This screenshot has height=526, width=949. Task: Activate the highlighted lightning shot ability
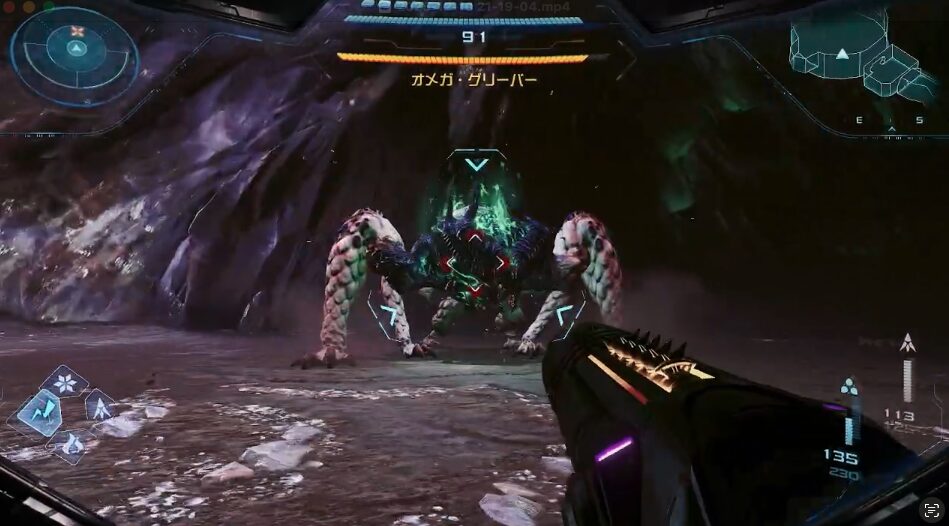(38, 411)
